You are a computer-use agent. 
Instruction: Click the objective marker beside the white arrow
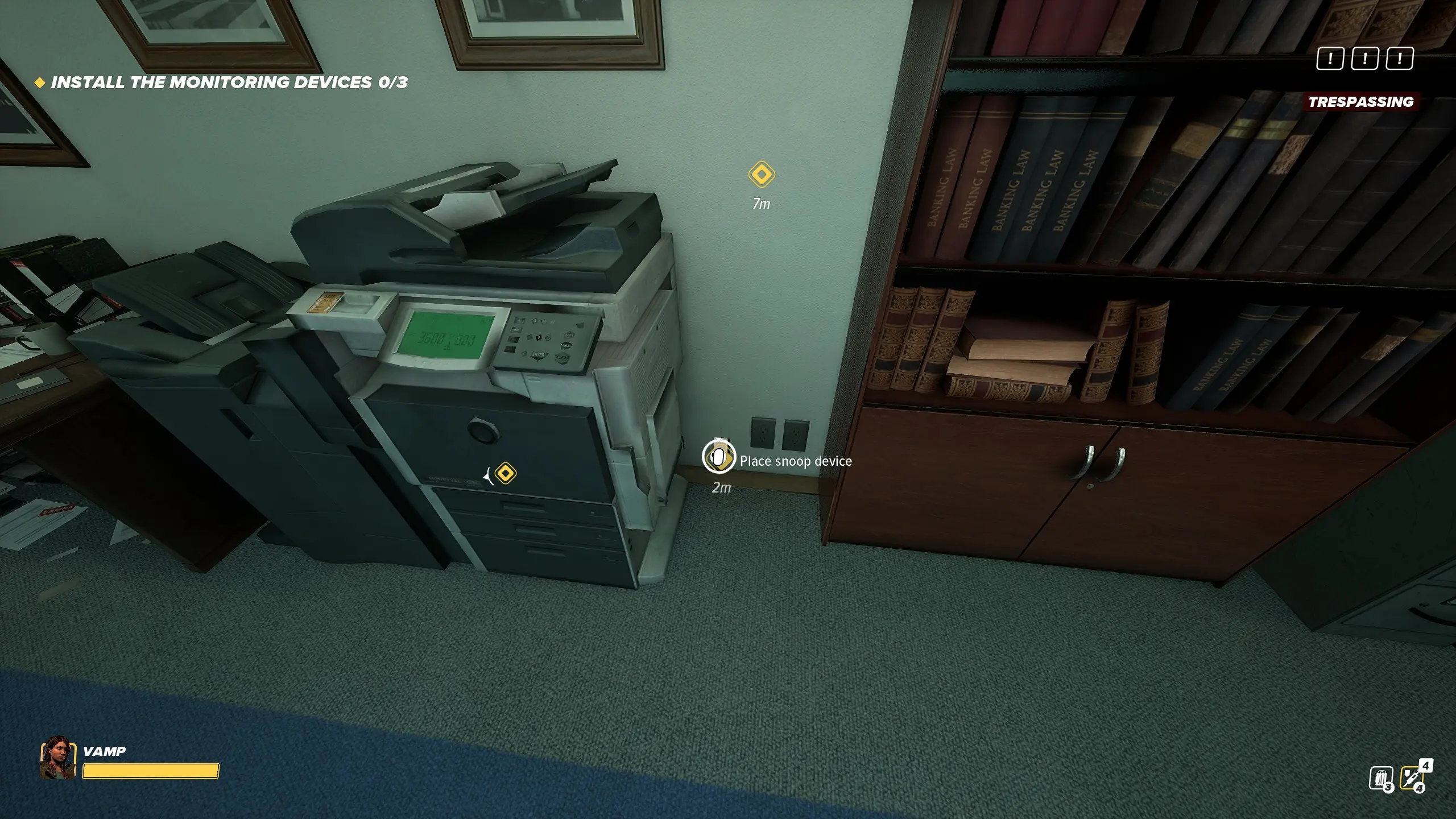pyautogui.click(x=505, y=473)
